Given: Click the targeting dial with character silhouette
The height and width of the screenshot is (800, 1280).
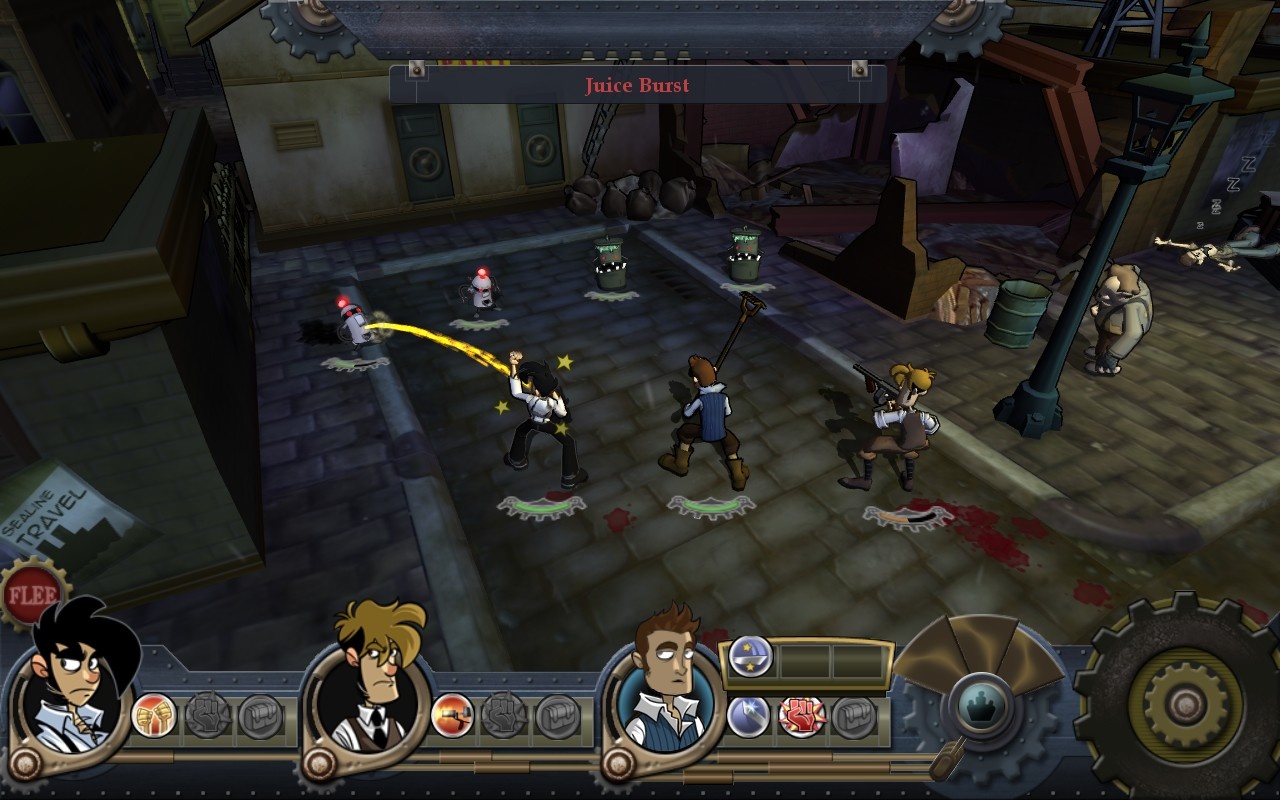Looking at the screenshot, I should click(x=981, y=704).
